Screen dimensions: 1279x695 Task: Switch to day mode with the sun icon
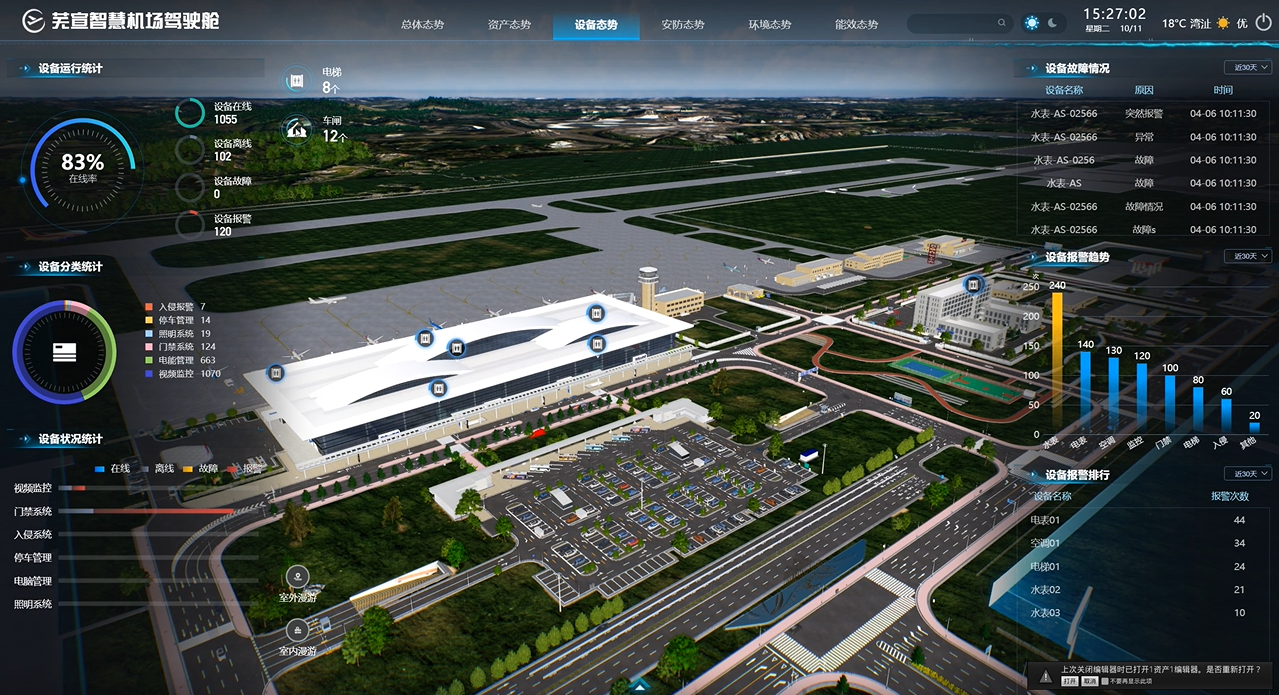click(1032, 23)
